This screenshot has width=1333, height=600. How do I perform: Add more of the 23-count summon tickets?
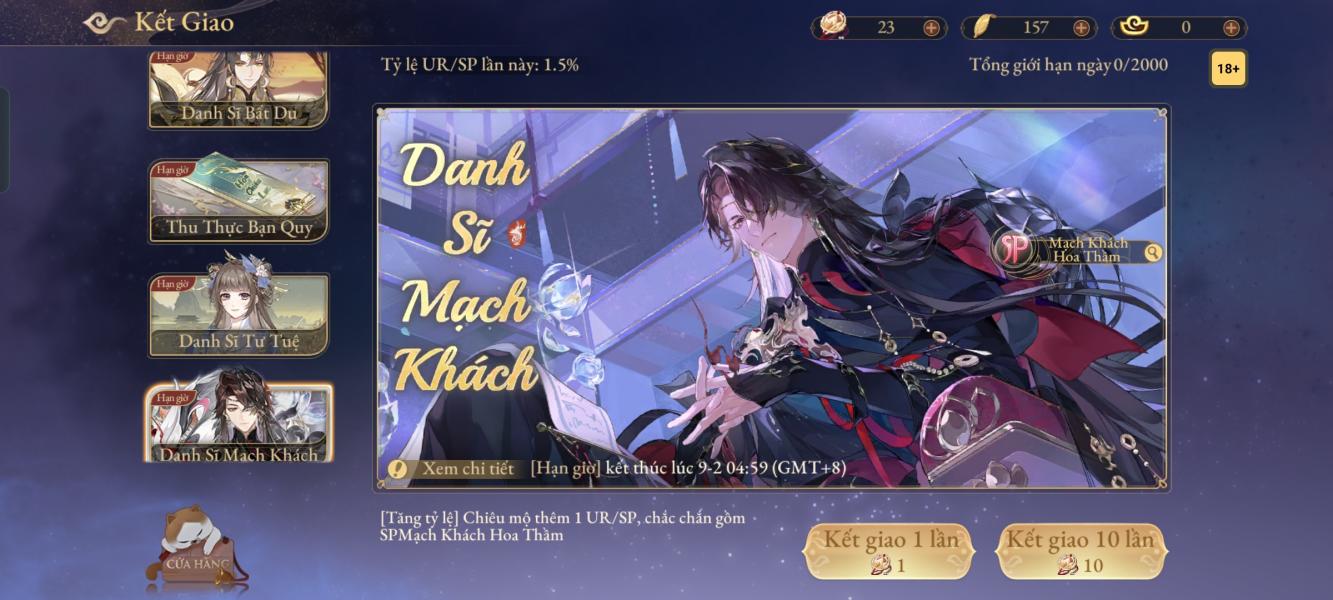click(x=931, y=28)
